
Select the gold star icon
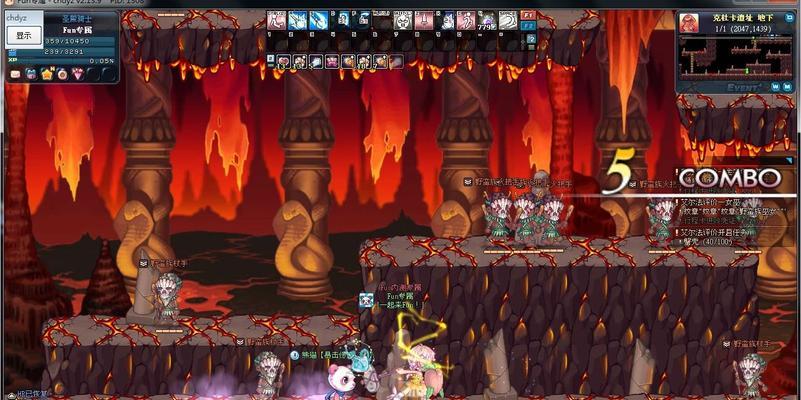tap(46, 74)
